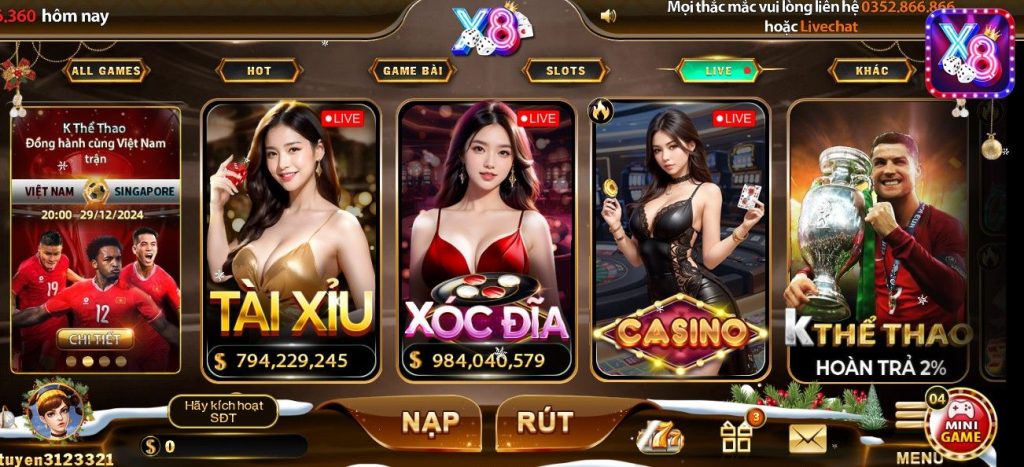
Task: Switch to the SLOTS tab
Action: [565, 71]
